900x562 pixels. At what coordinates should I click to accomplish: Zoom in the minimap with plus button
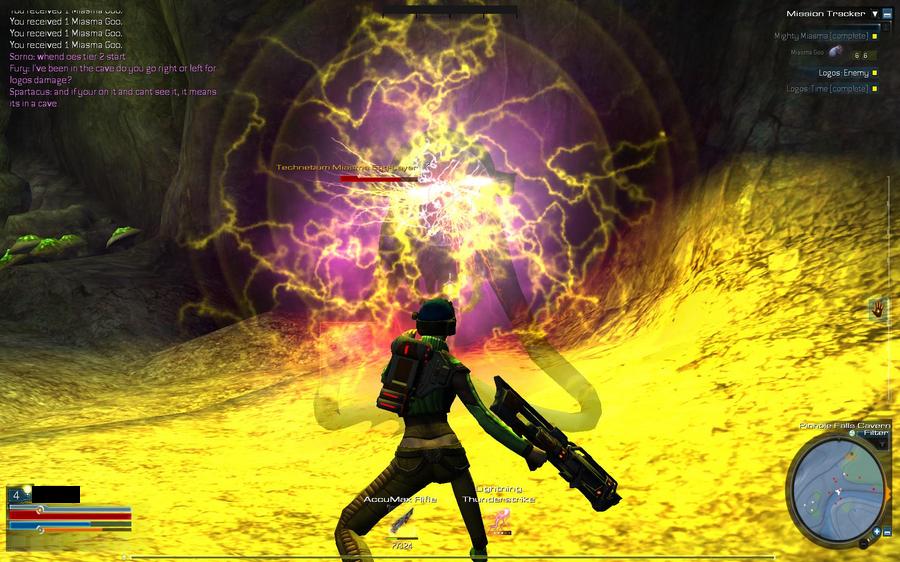click(876, 531)
